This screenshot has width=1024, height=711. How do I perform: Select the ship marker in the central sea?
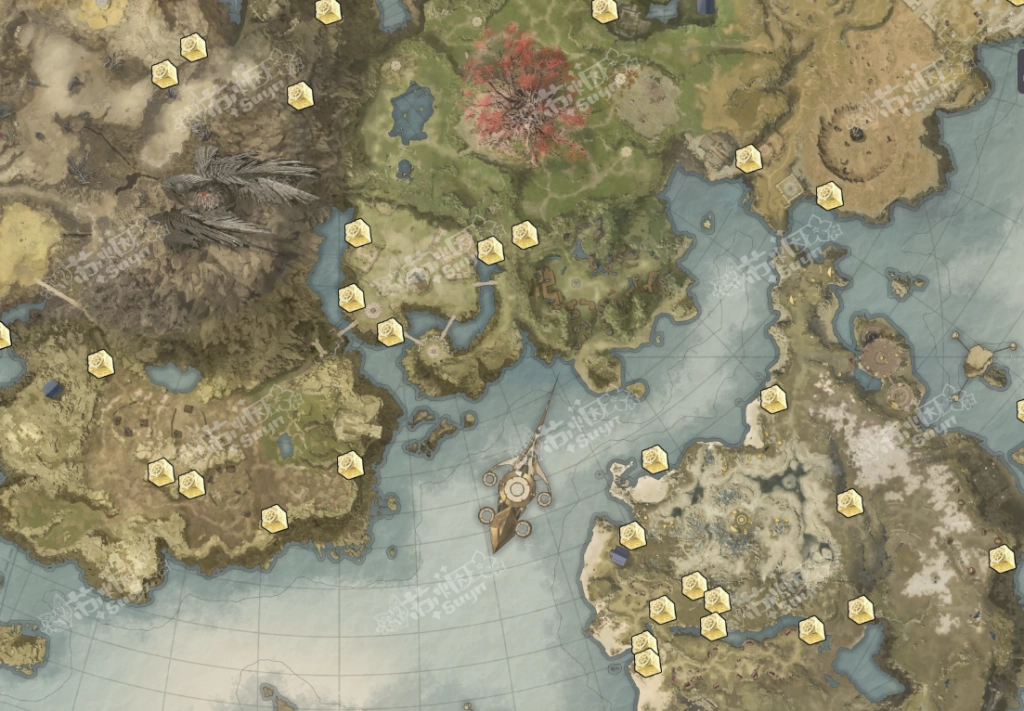point(516,489)
